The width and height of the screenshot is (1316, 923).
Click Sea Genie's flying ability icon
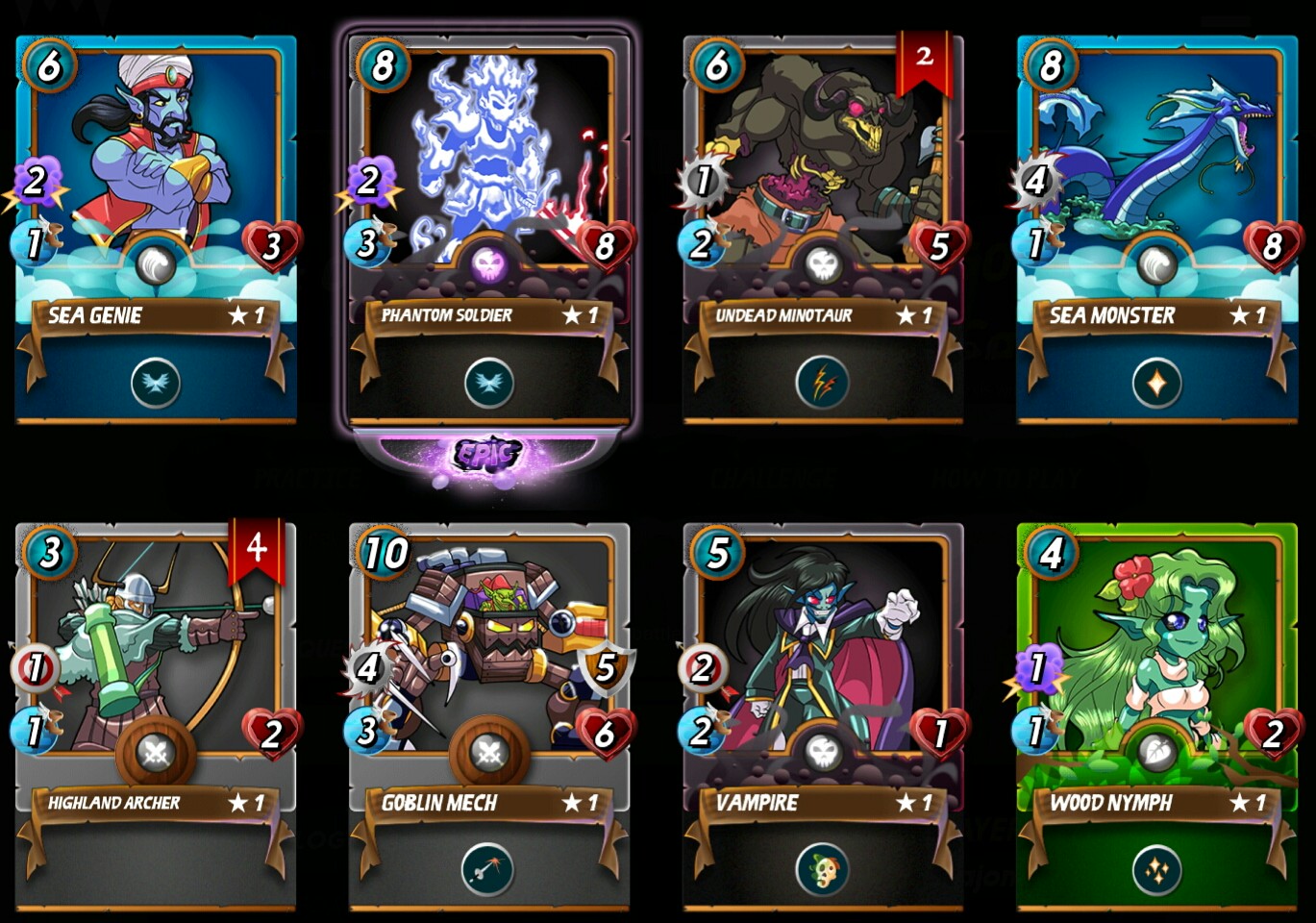coord(156,383)
